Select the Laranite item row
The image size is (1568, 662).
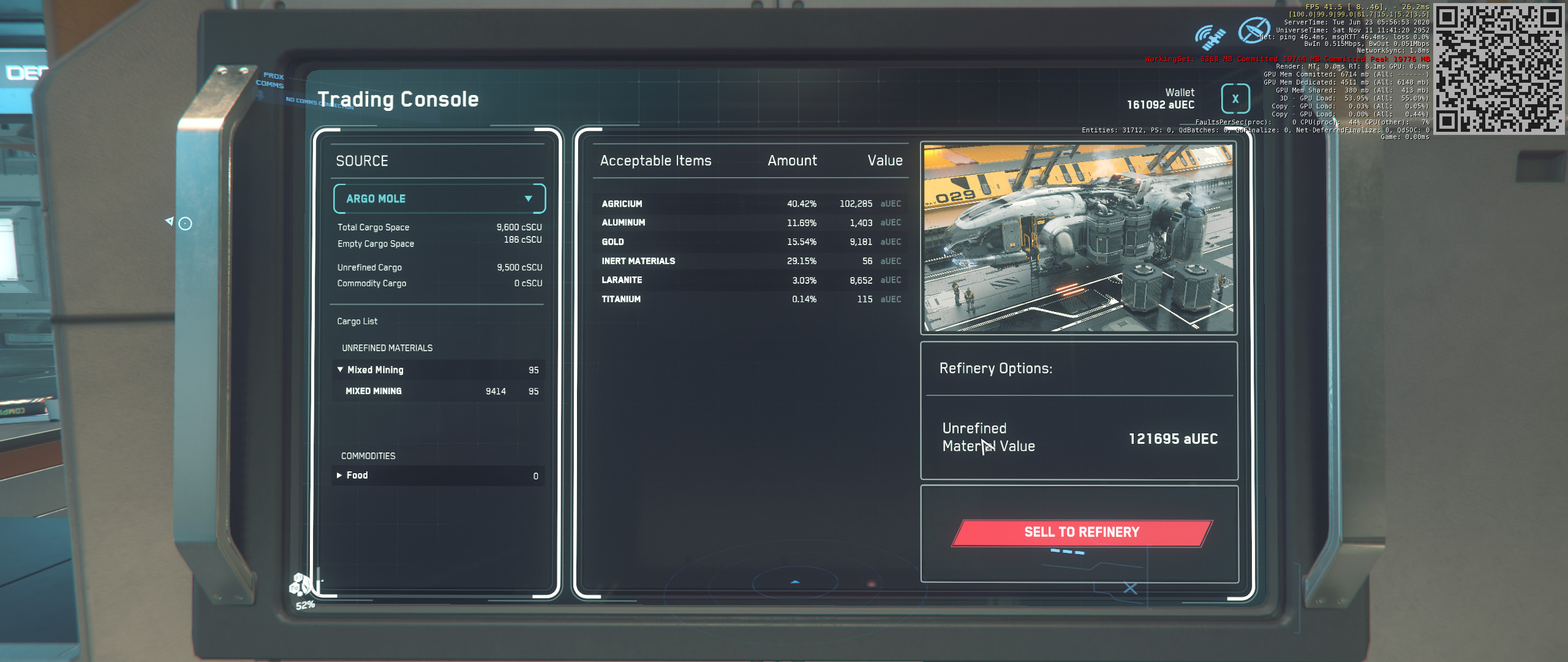(x=750, y=280)
